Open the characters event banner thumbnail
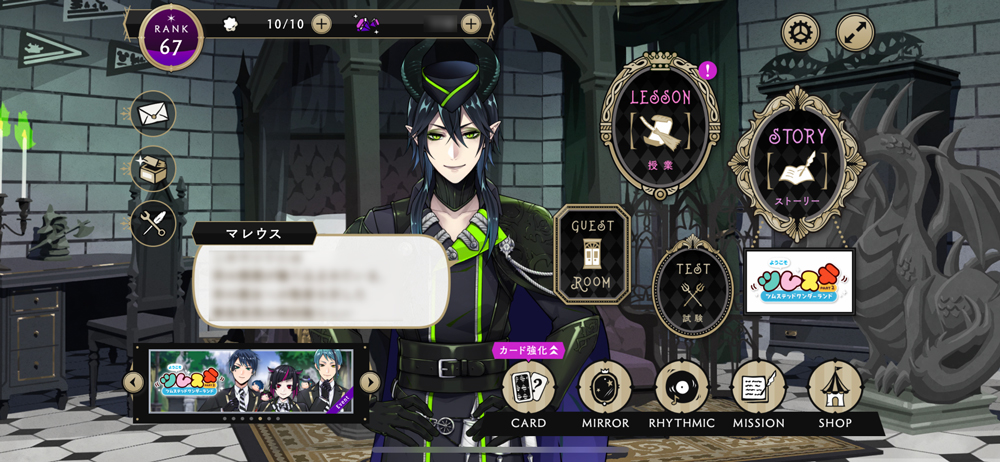Screen dimensions: 1000x462 click(x=251, y=381)
